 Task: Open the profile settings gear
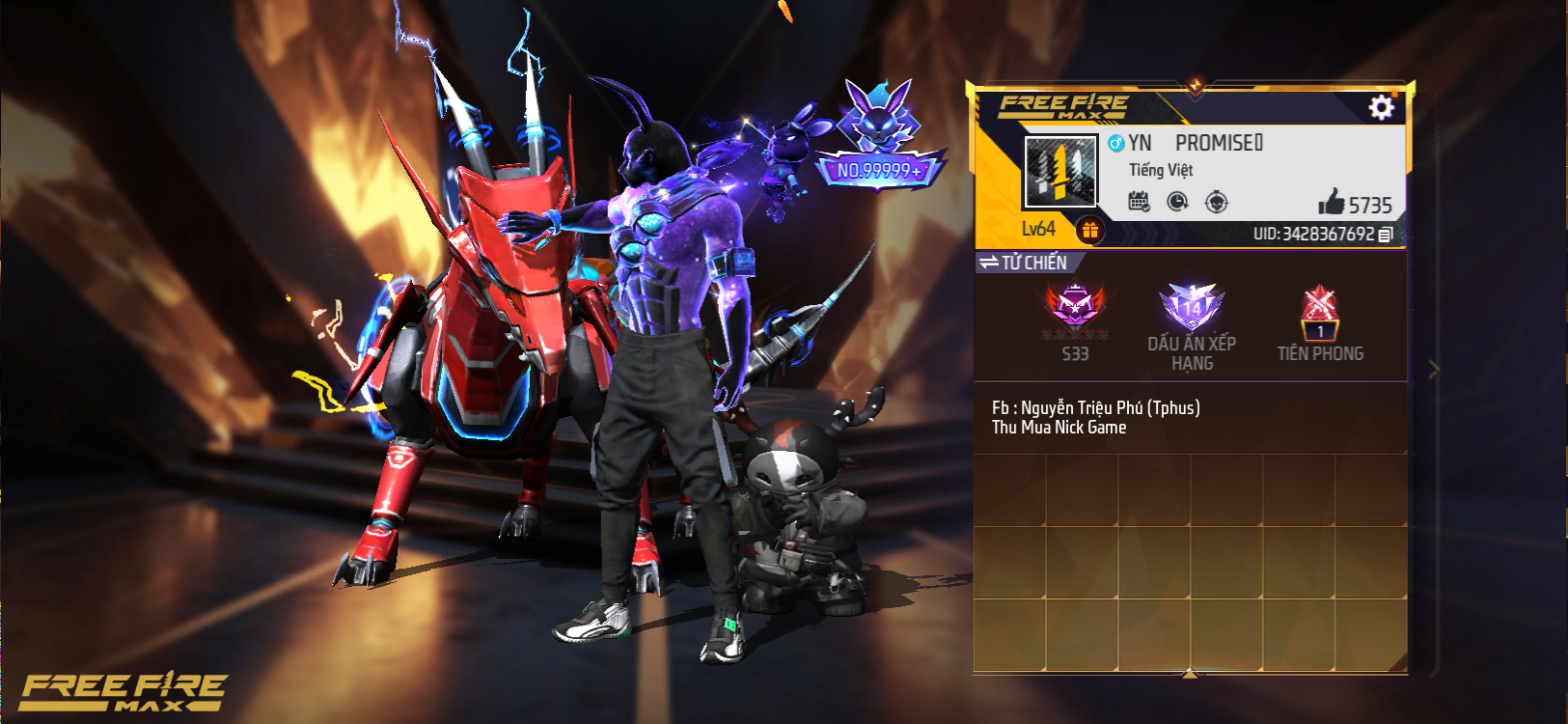click(x=1381, y=107)
